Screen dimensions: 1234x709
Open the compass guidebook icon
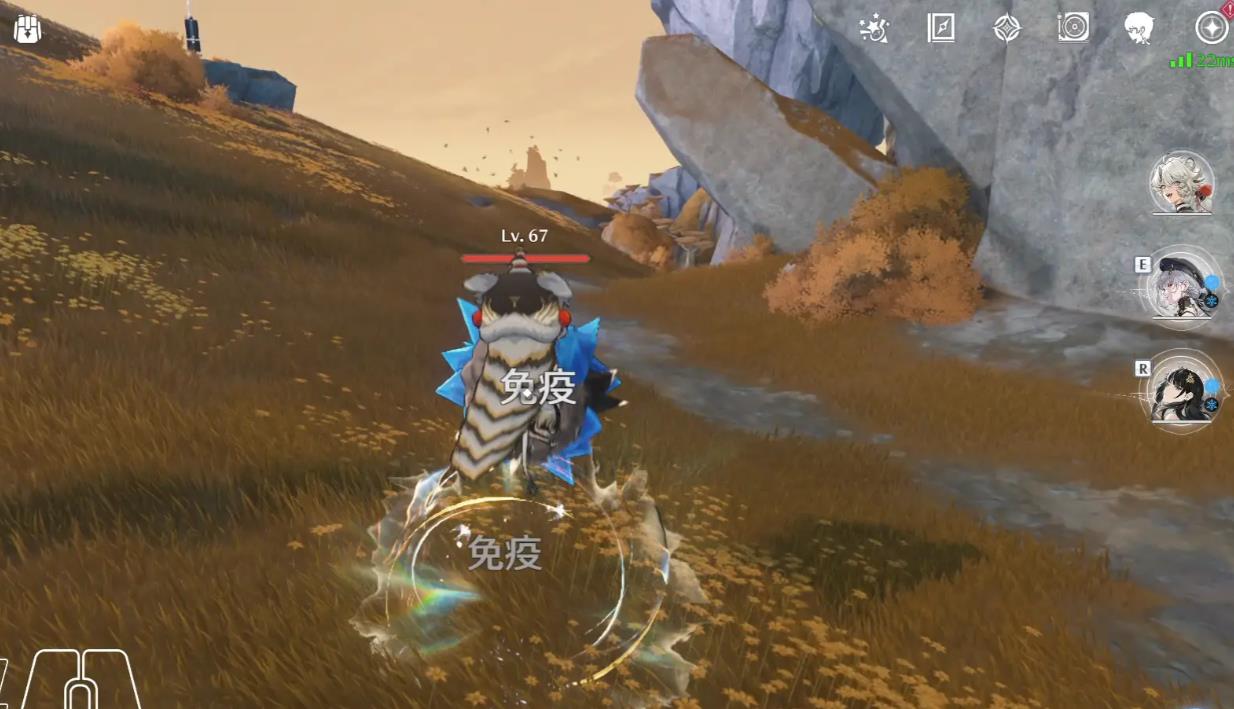pyautogui.click(x=940, y=28)
